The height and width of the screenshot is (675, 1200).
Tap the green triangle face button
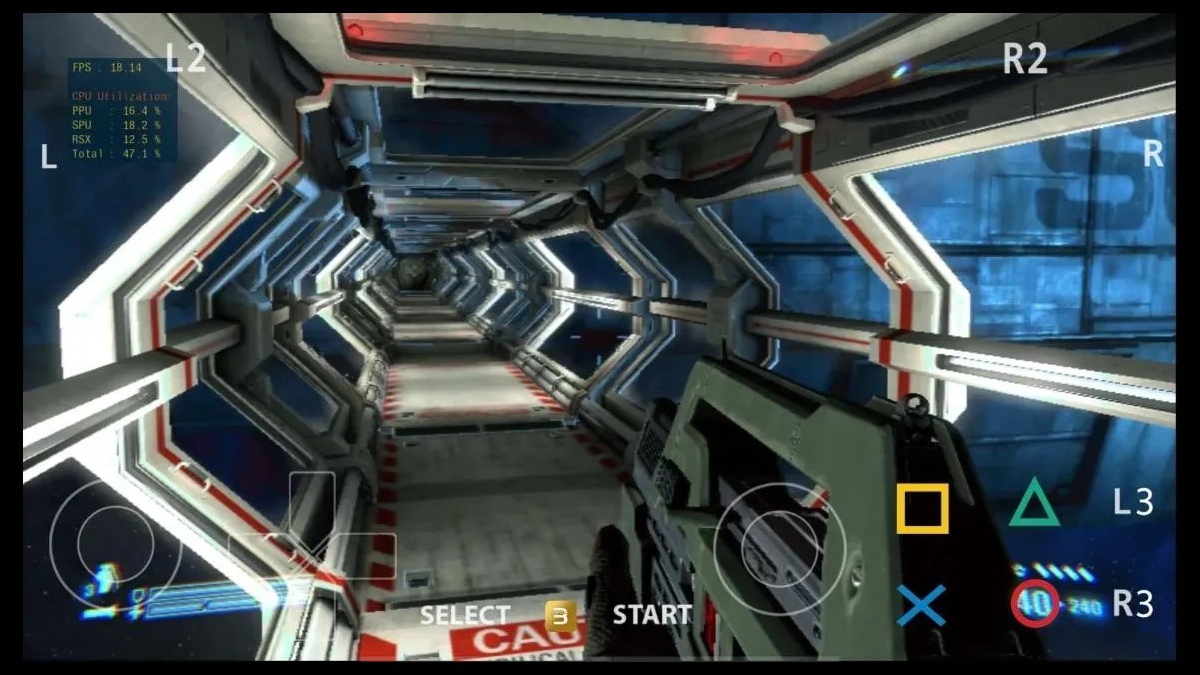[1034, 503]
